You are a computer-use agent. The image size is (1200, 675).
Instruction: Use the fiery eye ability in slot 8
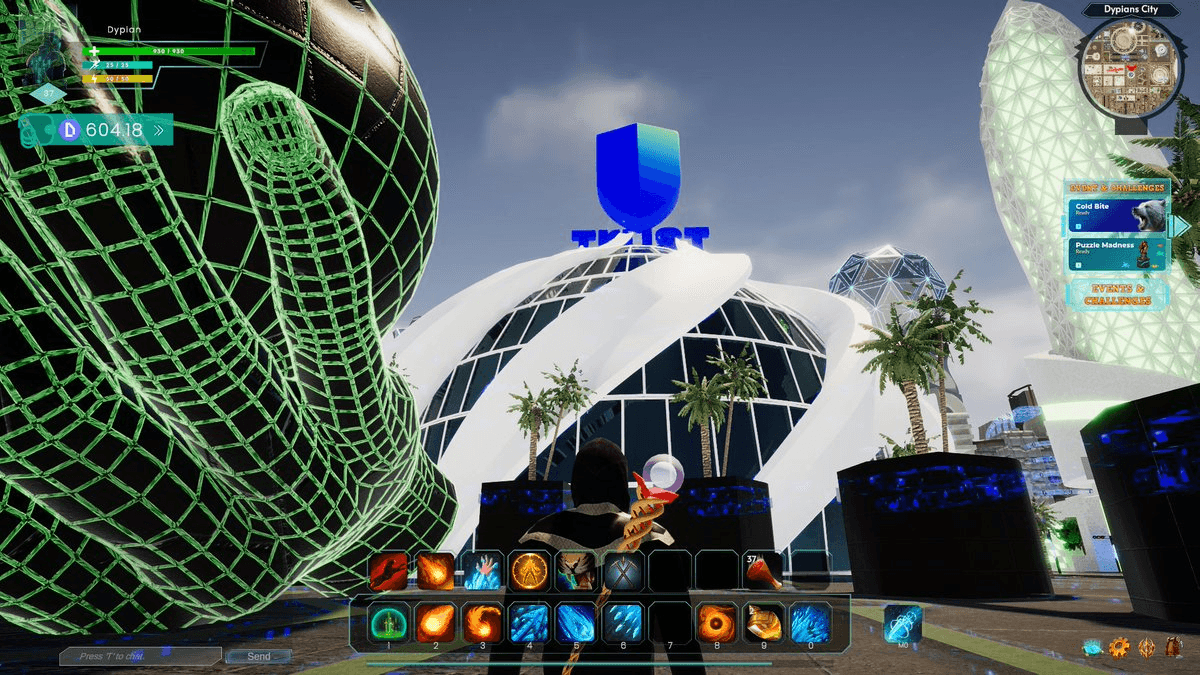[715, 622]
